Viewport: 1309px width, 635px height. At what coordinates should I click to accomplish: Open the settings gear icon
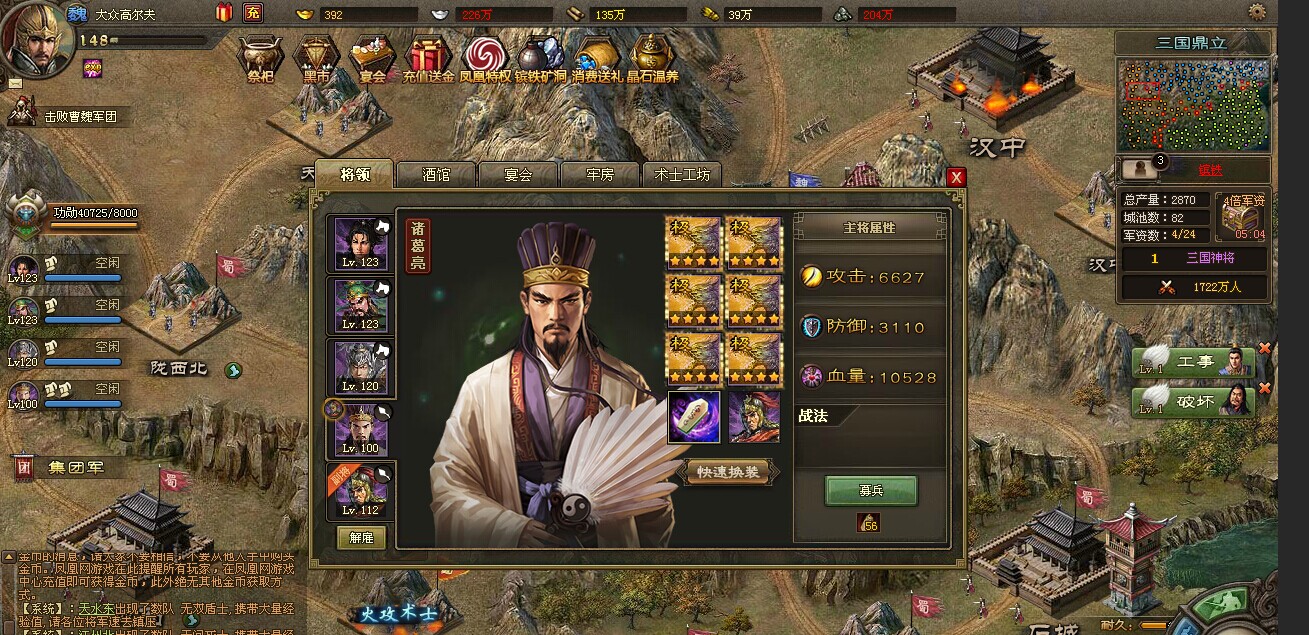tap(1257, 12)
